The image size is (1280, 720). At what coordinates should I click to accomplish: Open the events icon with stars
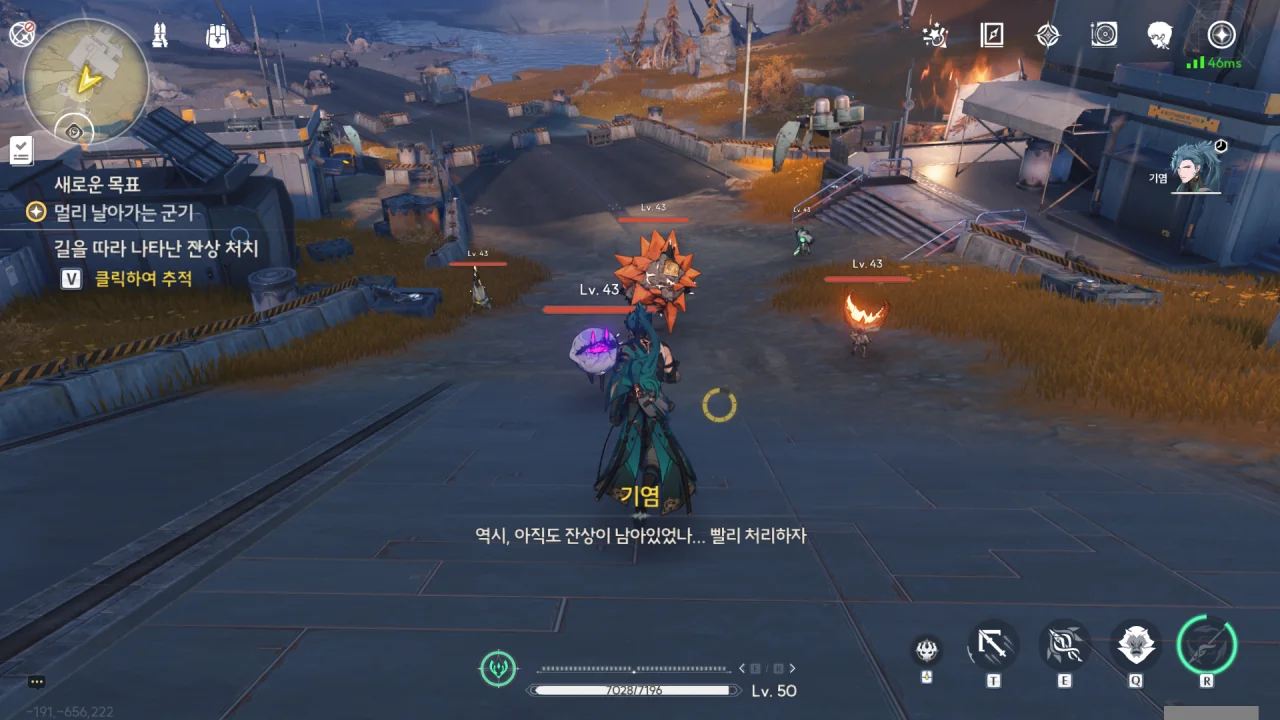click(935, 36)
